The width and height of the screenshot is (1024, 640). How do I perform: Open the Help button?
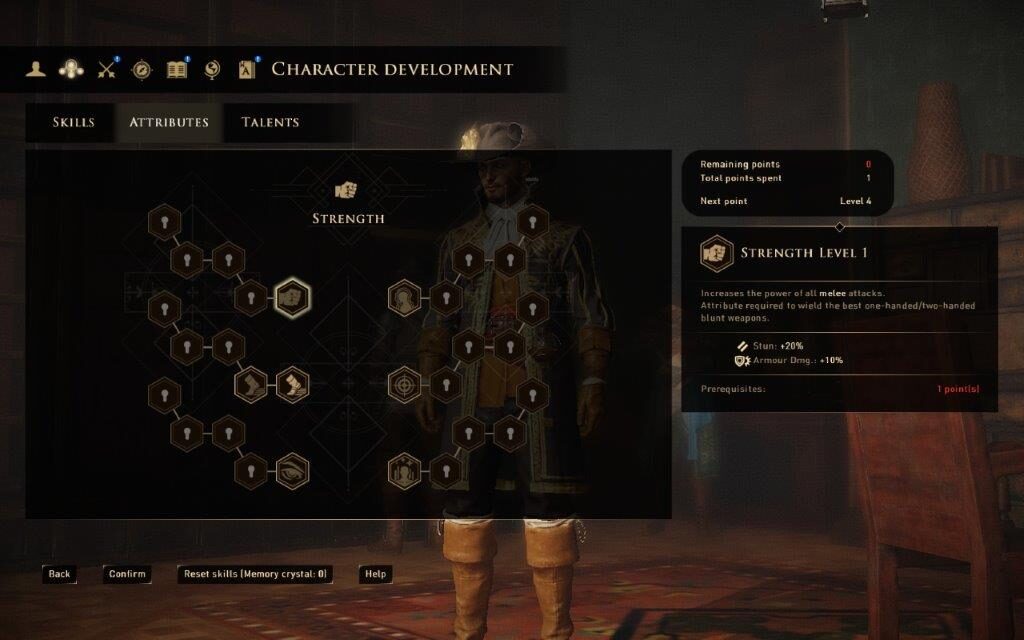[375, 574]
